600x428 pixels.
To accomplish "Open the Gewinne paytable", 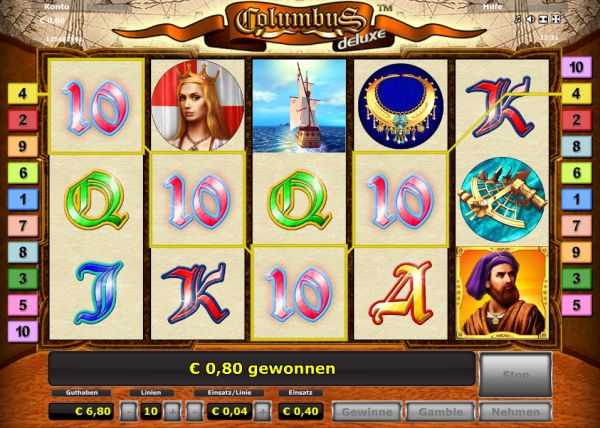I will (x=367, y=411).
